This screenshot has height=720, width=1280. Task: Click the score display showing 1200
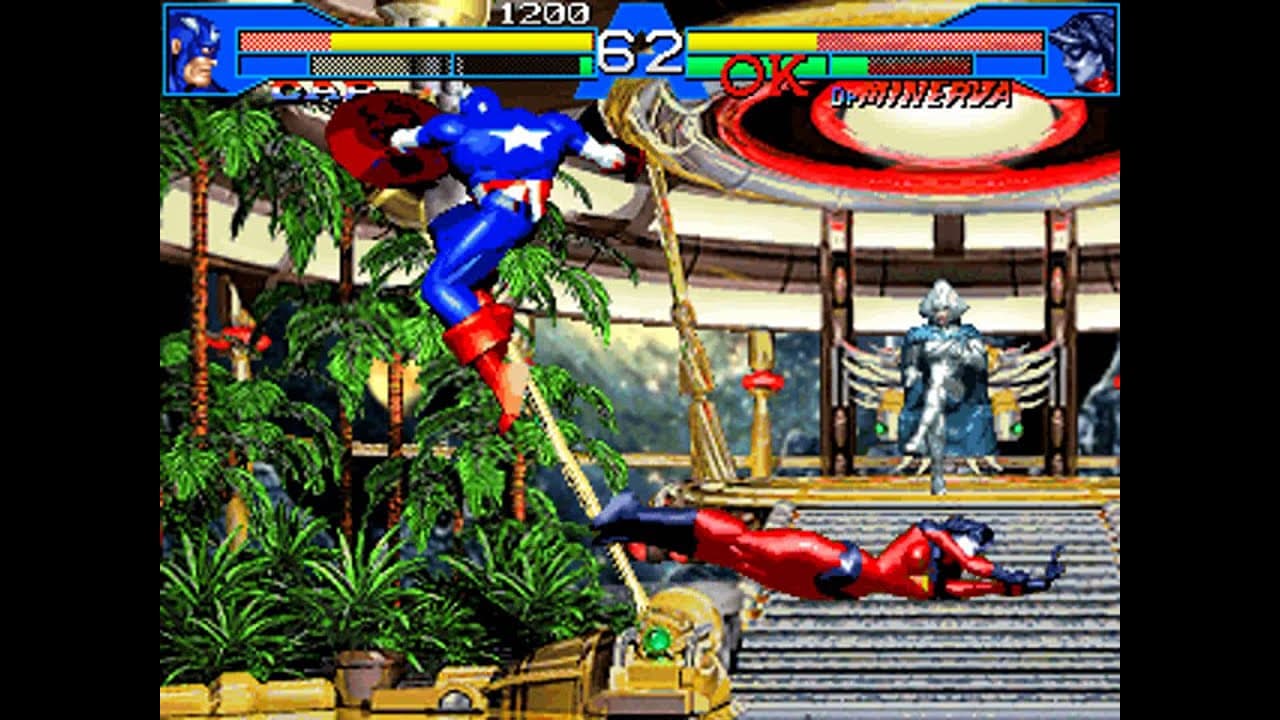click(532, 15)
